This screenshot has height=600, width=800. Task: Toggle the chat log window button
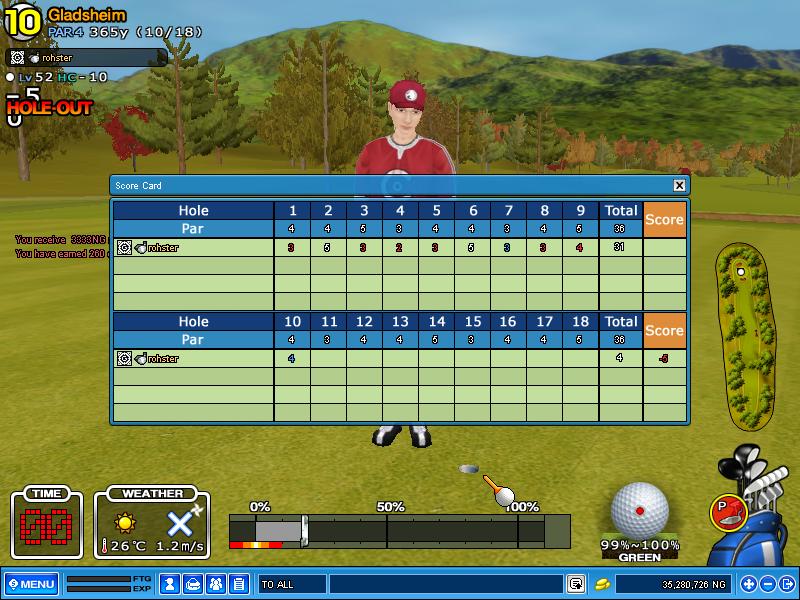(576, 584)
